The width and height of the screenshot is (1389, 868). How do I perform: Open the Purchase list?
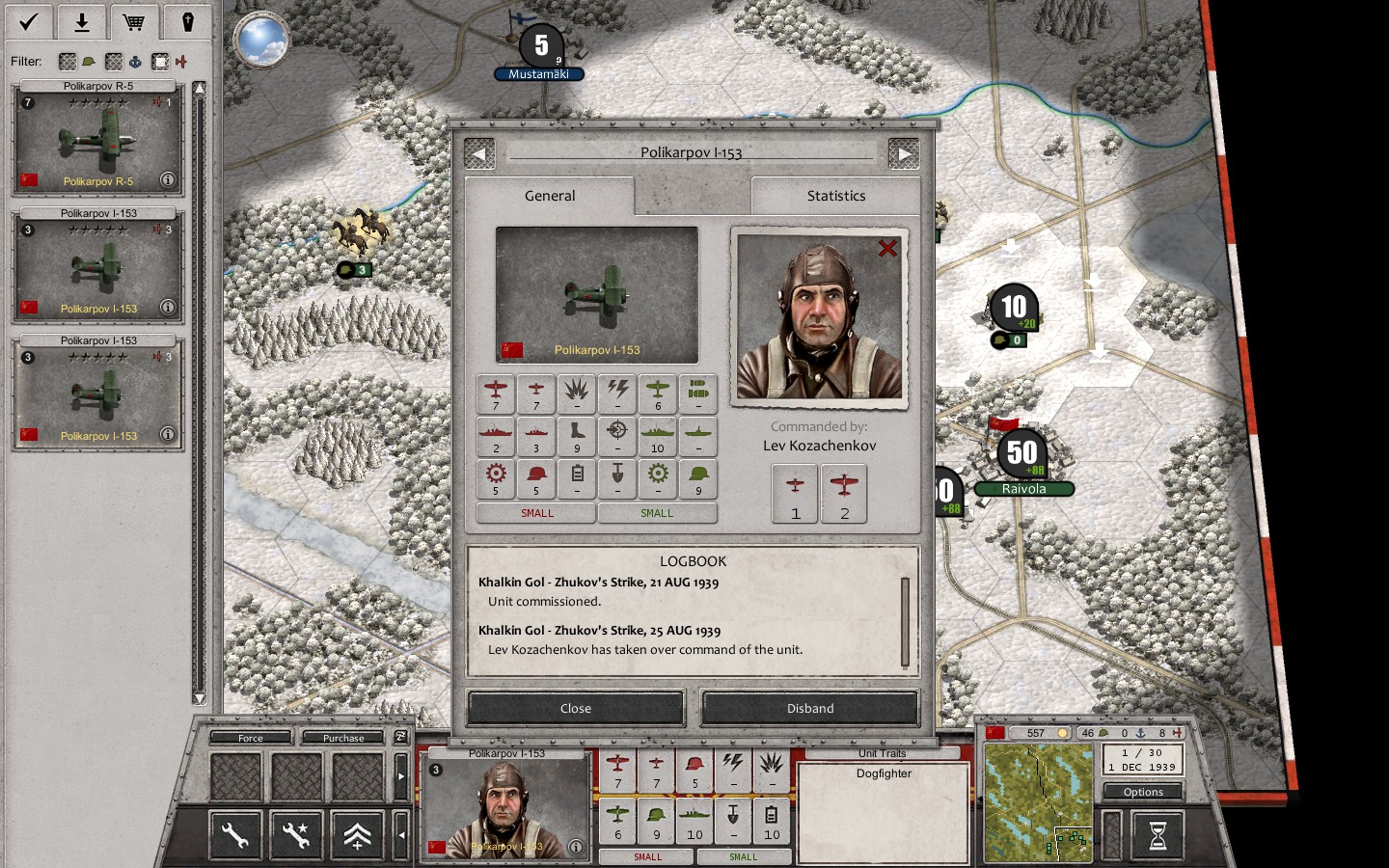tap(343, 738)
